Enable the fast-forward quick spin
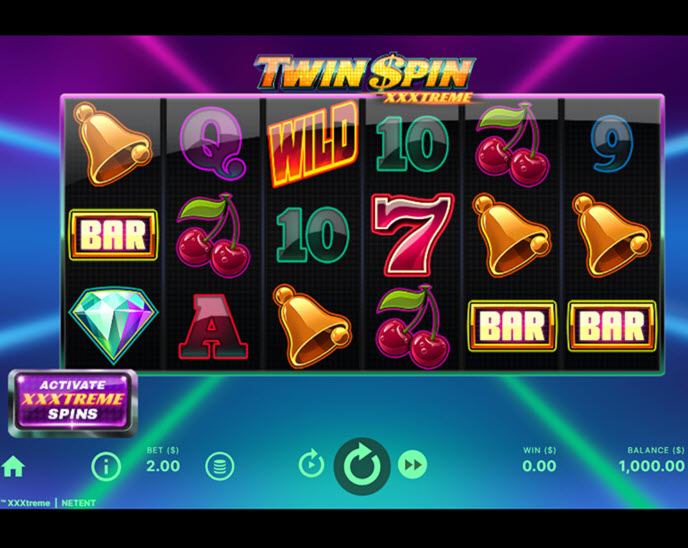 point(412,464)
